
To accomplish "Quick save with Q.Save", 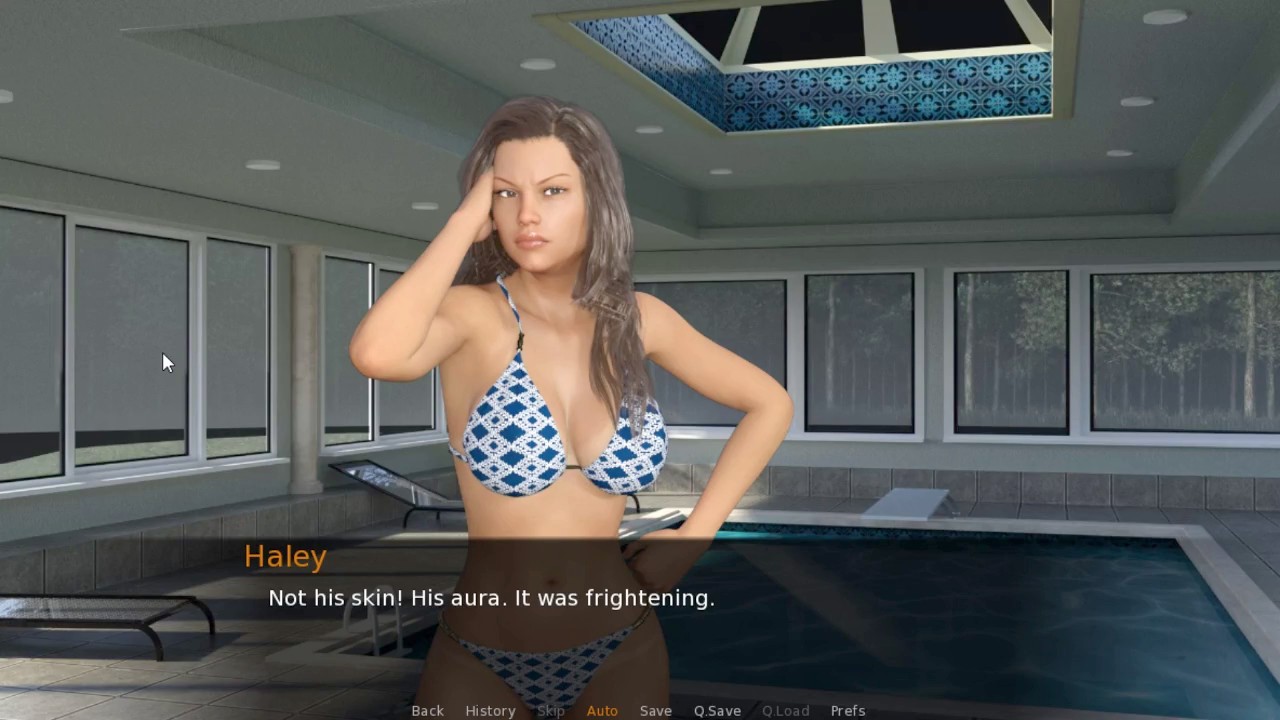I will (717, 710).
